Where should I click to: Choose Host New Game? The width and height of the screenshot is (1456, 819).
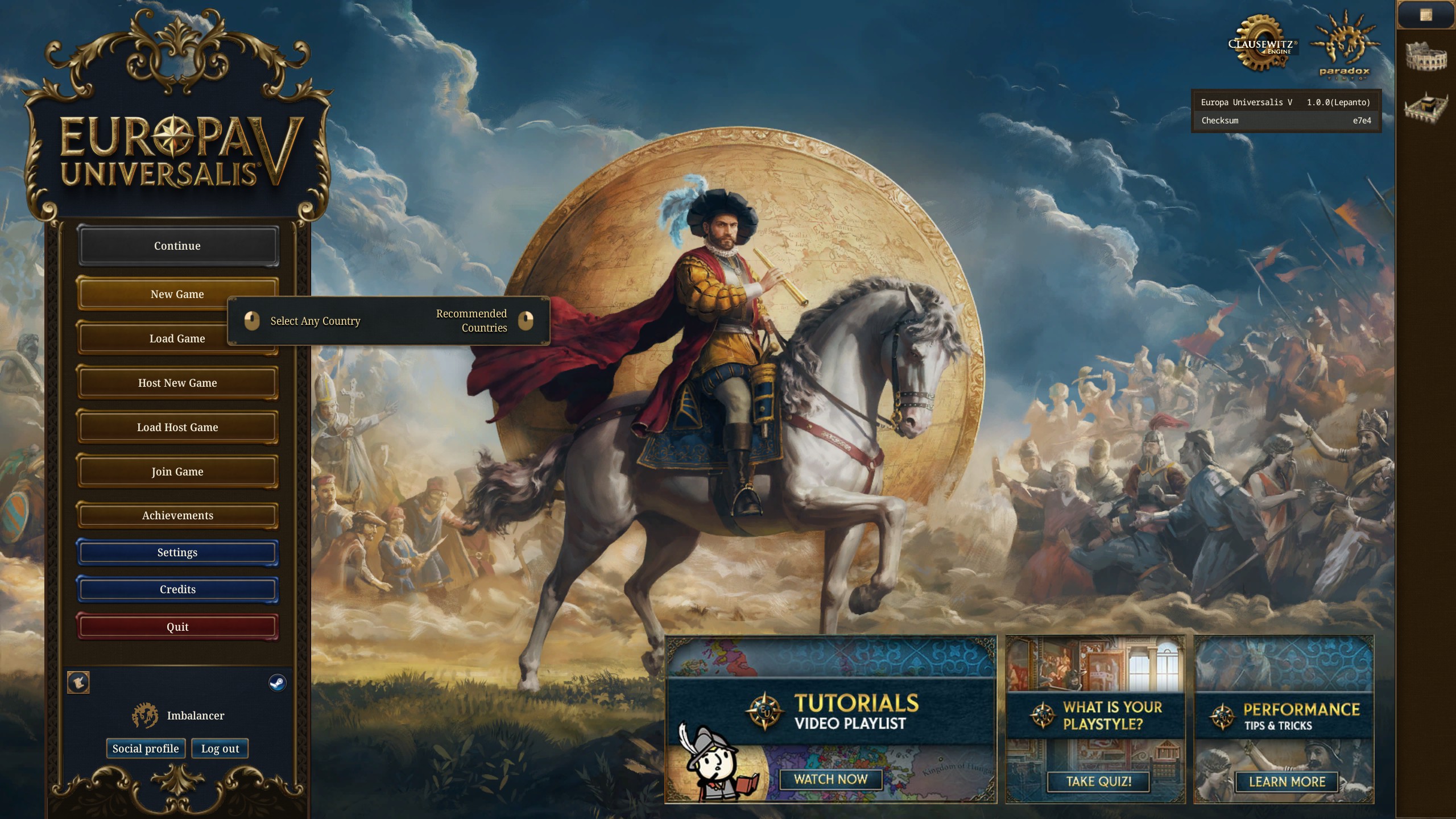pos(177,383)
